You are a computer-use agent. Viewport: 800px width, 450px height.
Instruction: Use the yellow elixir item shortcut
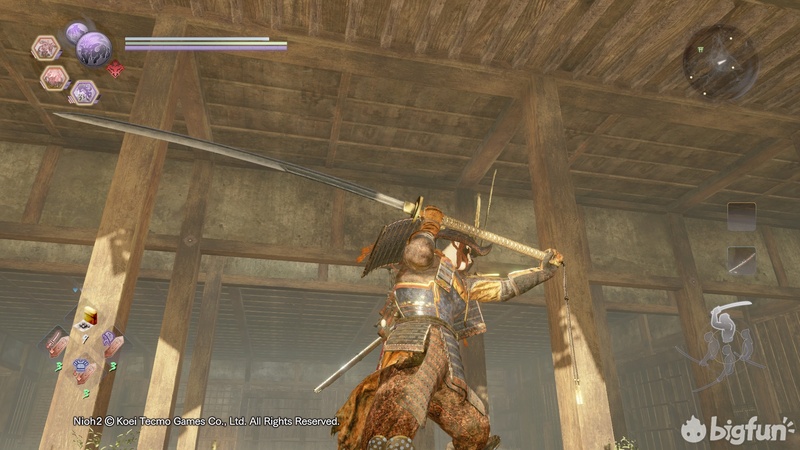[x=88, y=314]
